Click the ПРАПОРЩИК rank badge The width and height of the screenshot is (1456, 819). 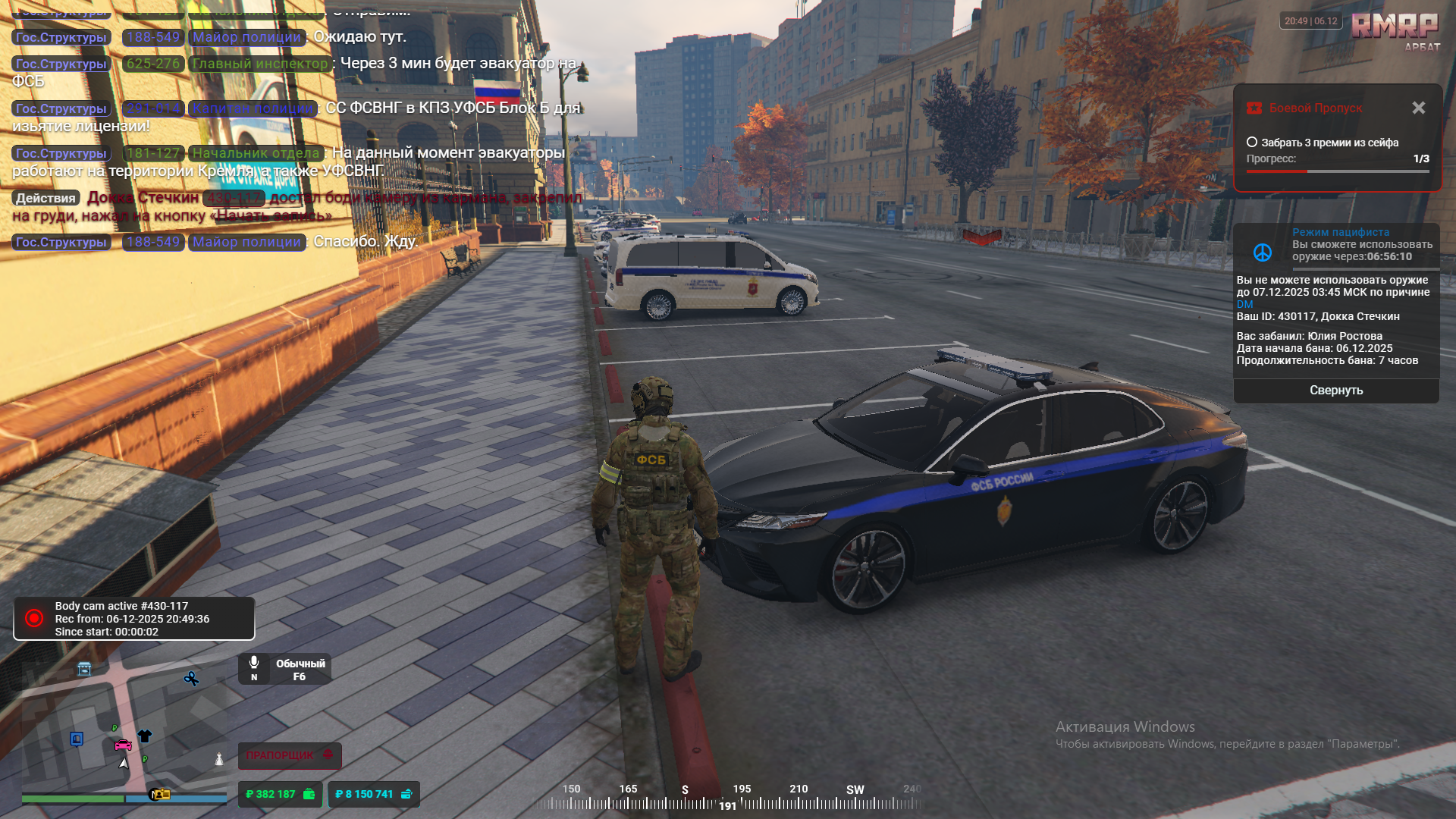pos(289,755)
